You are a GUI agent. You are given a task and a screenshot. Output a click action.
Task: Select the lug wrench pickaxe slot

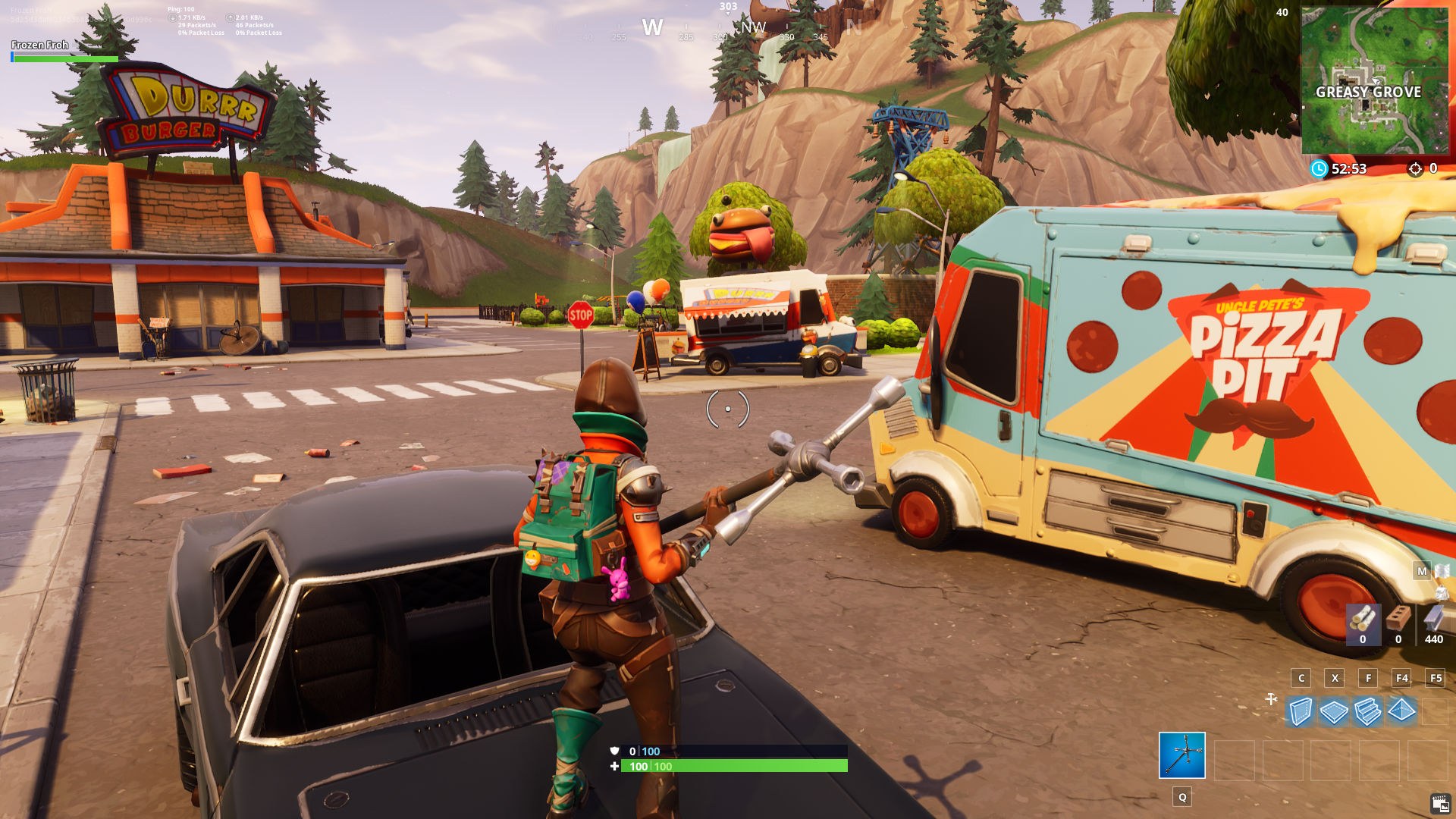point(1181,755)
